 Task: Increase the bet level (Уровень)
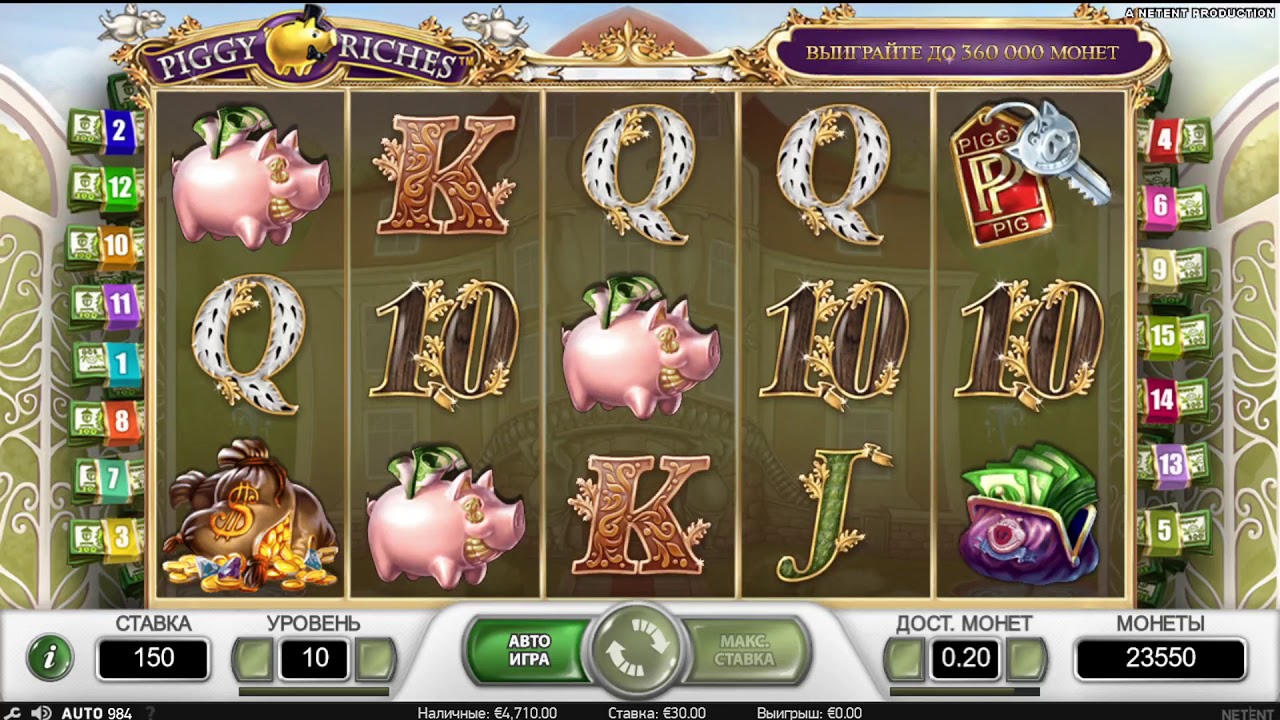(376, 659)
